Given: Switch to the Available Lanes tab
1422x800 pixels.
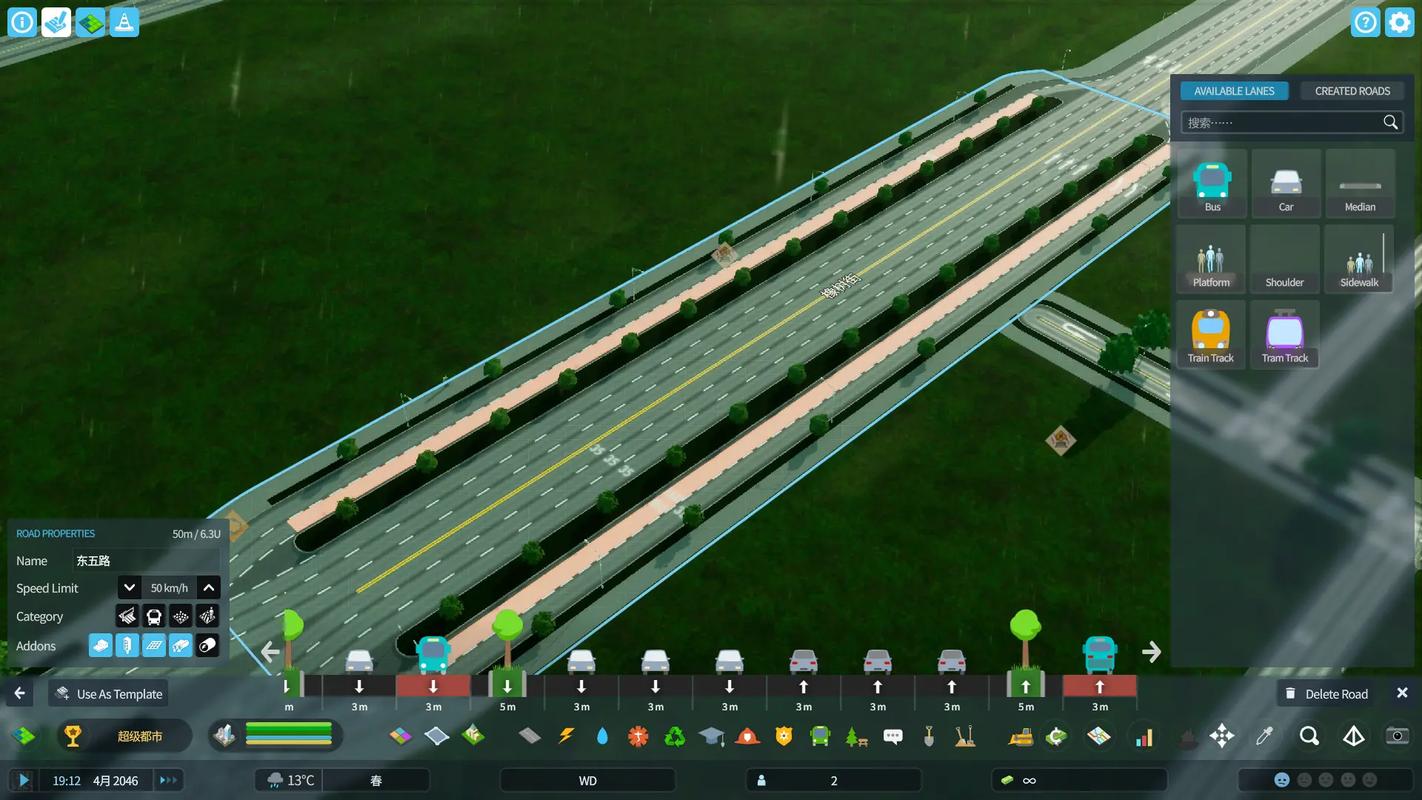Looking at the screenshot, I should pyautogui.click(x=1234, y=90).
